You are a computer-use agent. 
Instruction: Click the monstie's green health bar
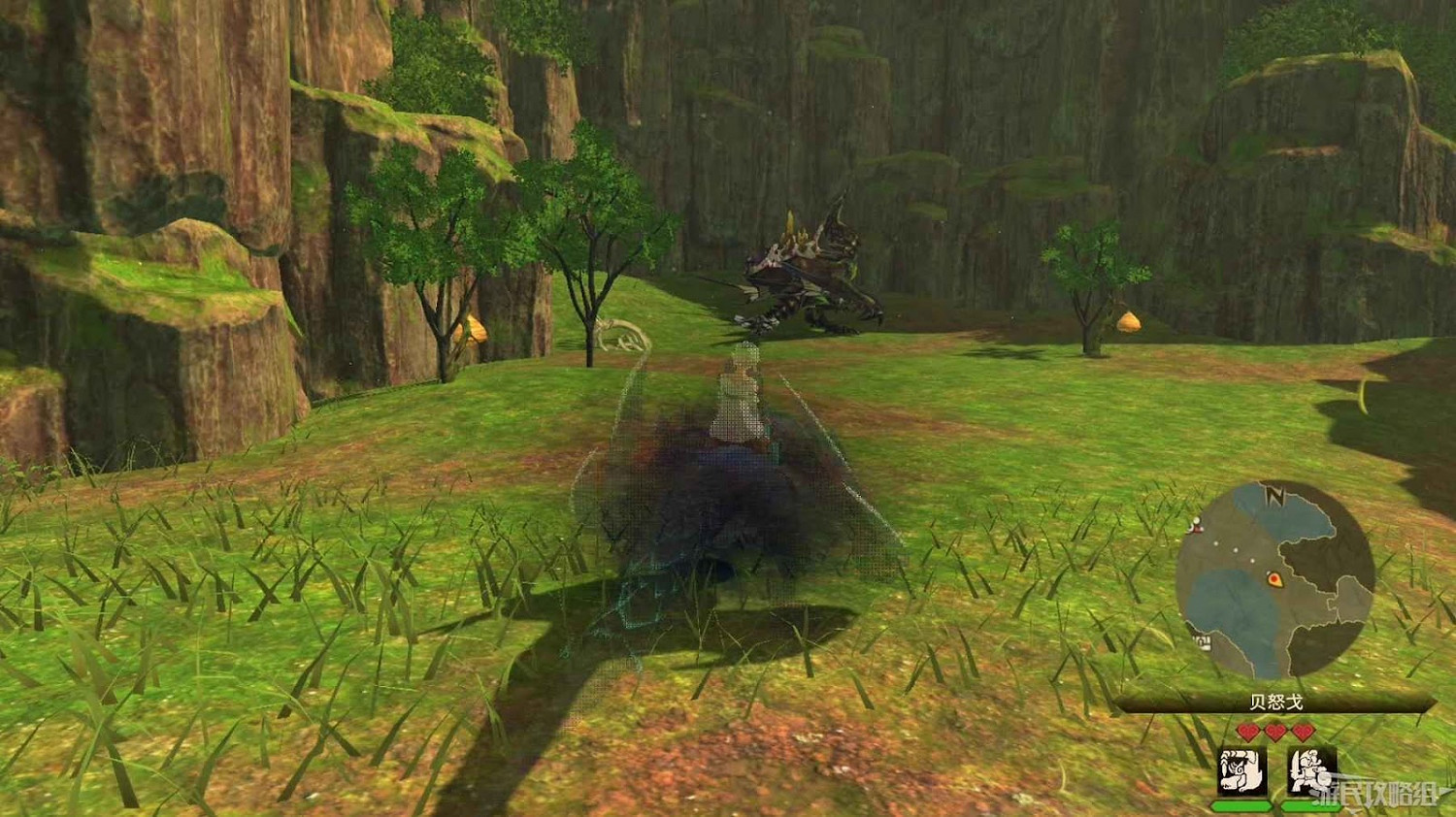(x=1241, y=805)
